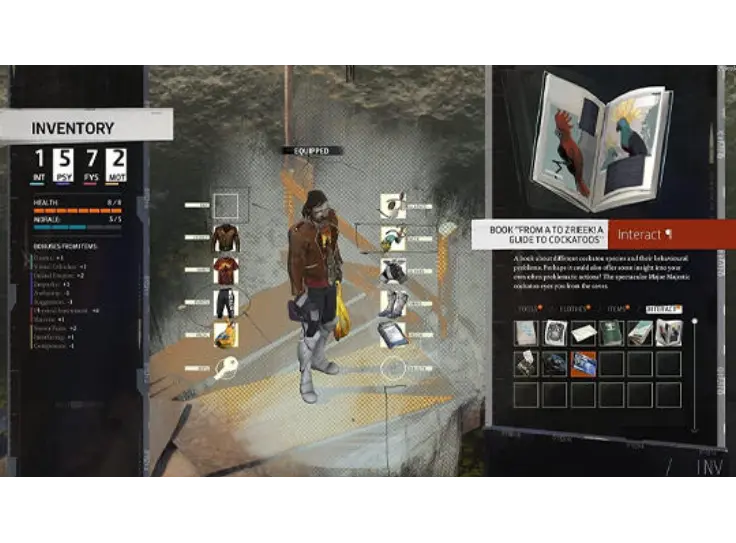The height and width of the screenshot is (543, 736).
Task: Select the orange highlighted inventory item
Action: 583,364
